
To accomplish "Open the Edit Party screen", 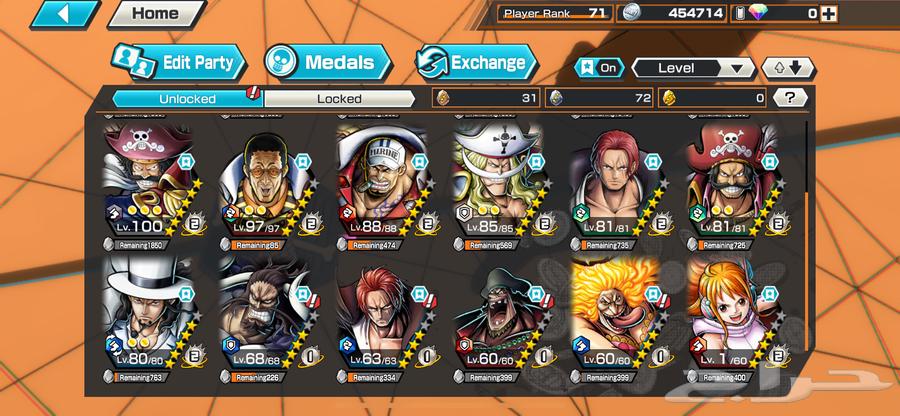I will [x=178, y=63].
